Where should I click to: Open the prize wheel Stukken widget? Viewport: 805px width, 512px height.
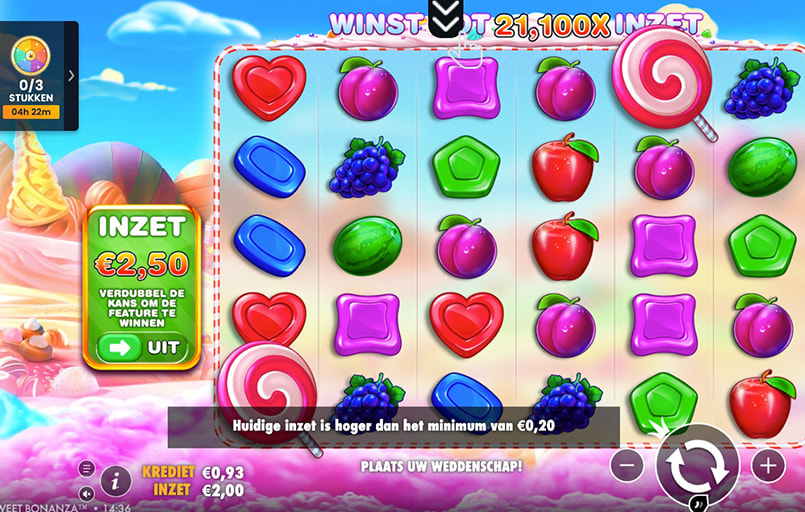[x=30, y=75]
